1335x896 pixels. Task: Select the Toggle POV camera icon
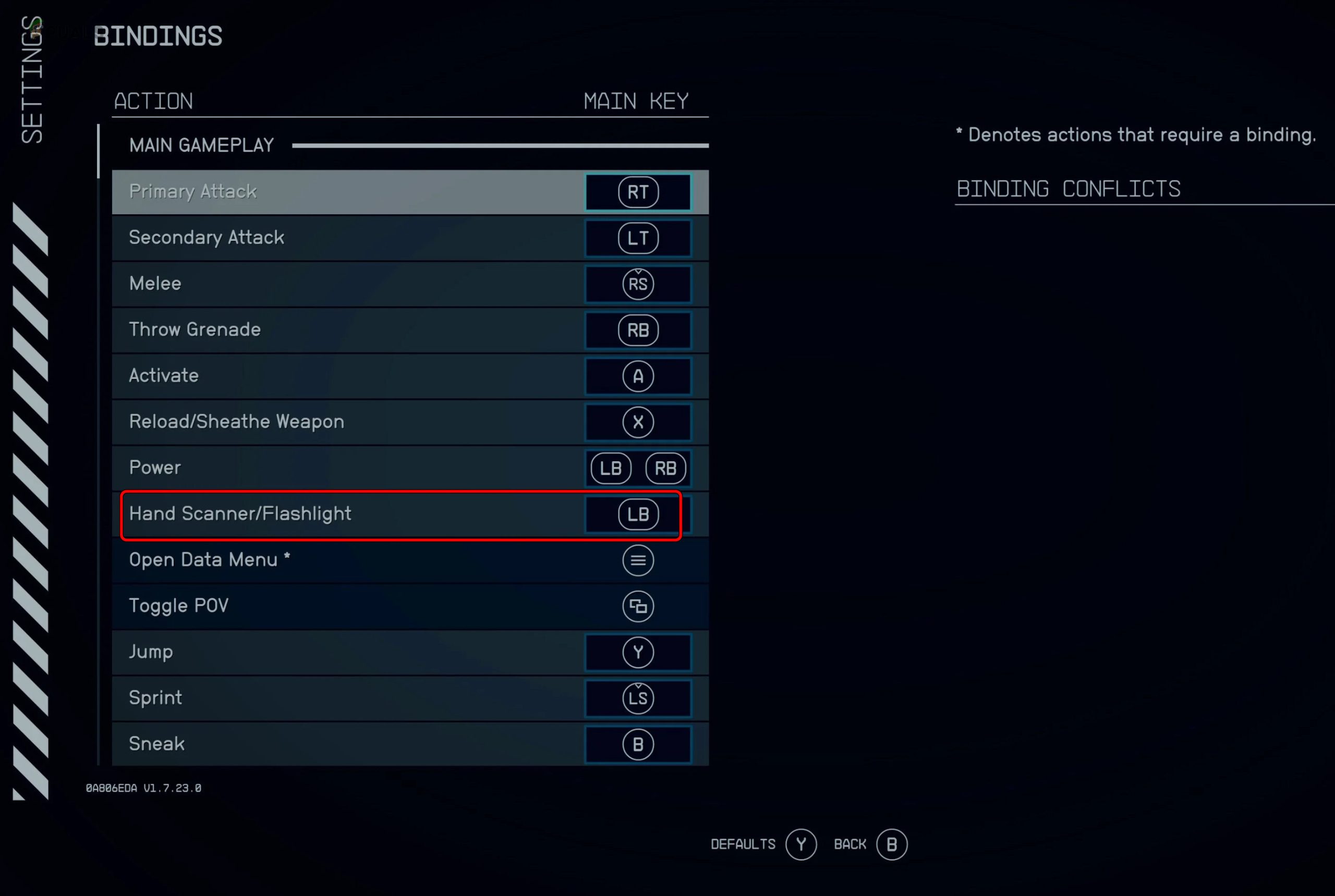pyautogui.click(x=637, y=606)
